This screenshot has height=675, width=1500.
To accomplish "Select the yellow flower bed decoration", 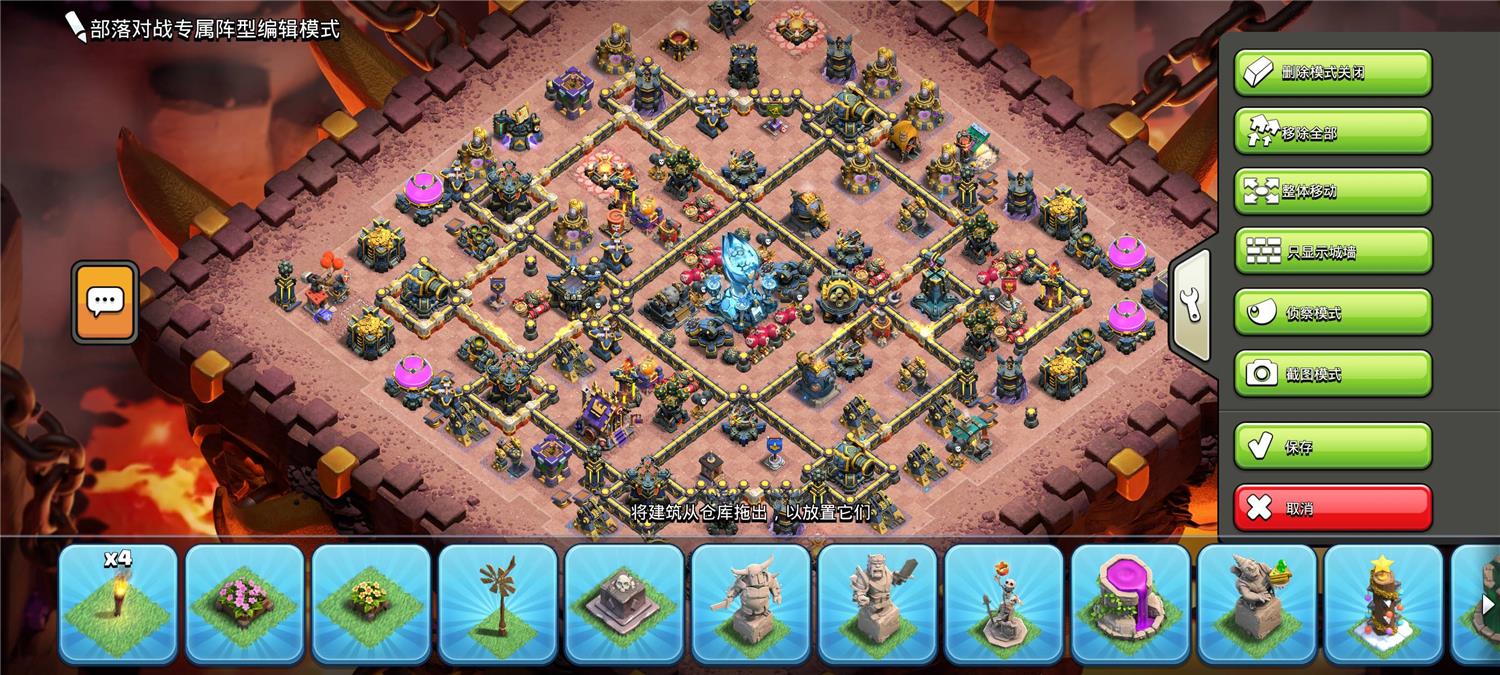I will tap(371, 603).
